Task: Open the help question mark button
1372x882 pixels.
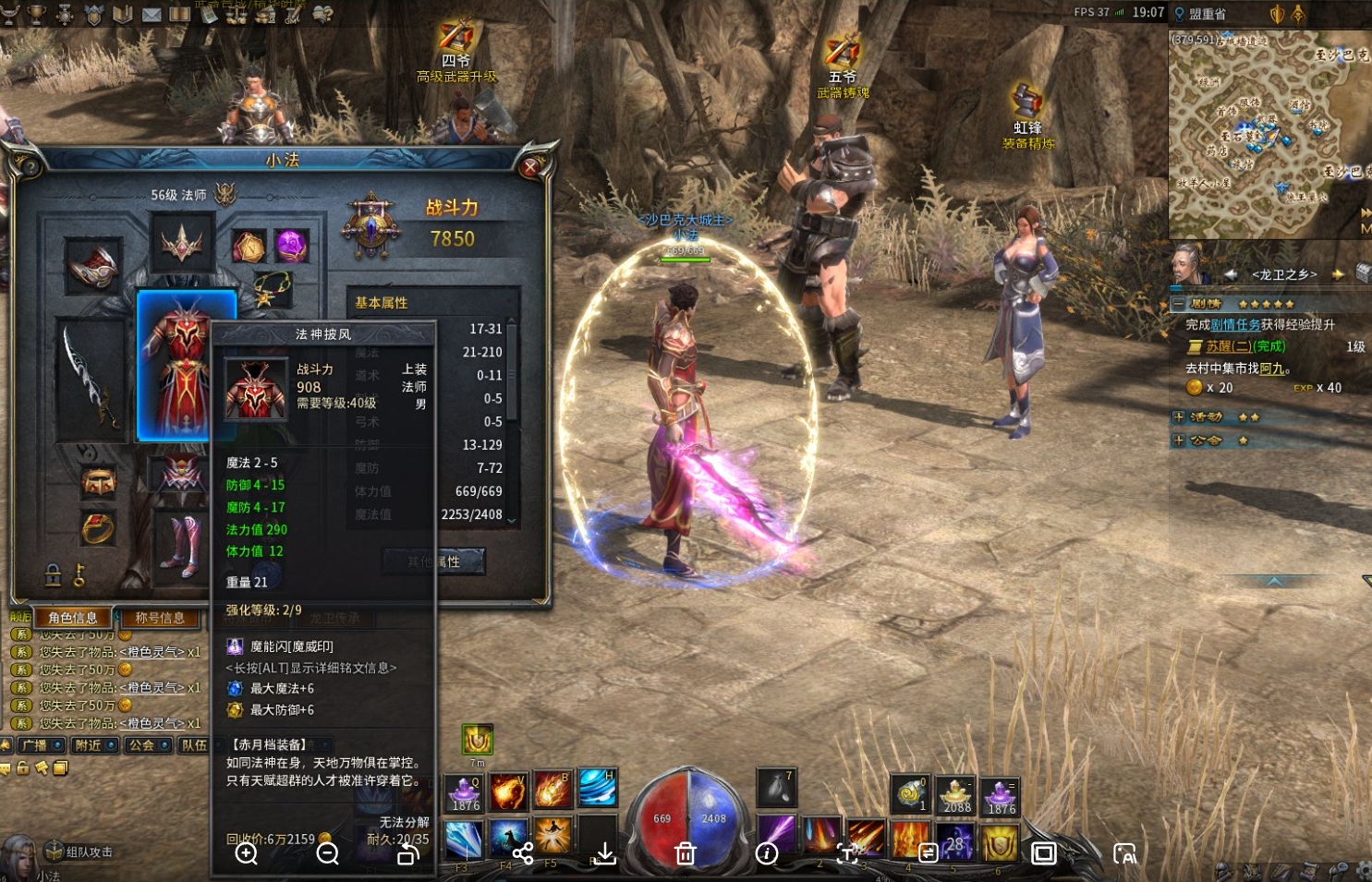Action: click(x=30, y=167)
